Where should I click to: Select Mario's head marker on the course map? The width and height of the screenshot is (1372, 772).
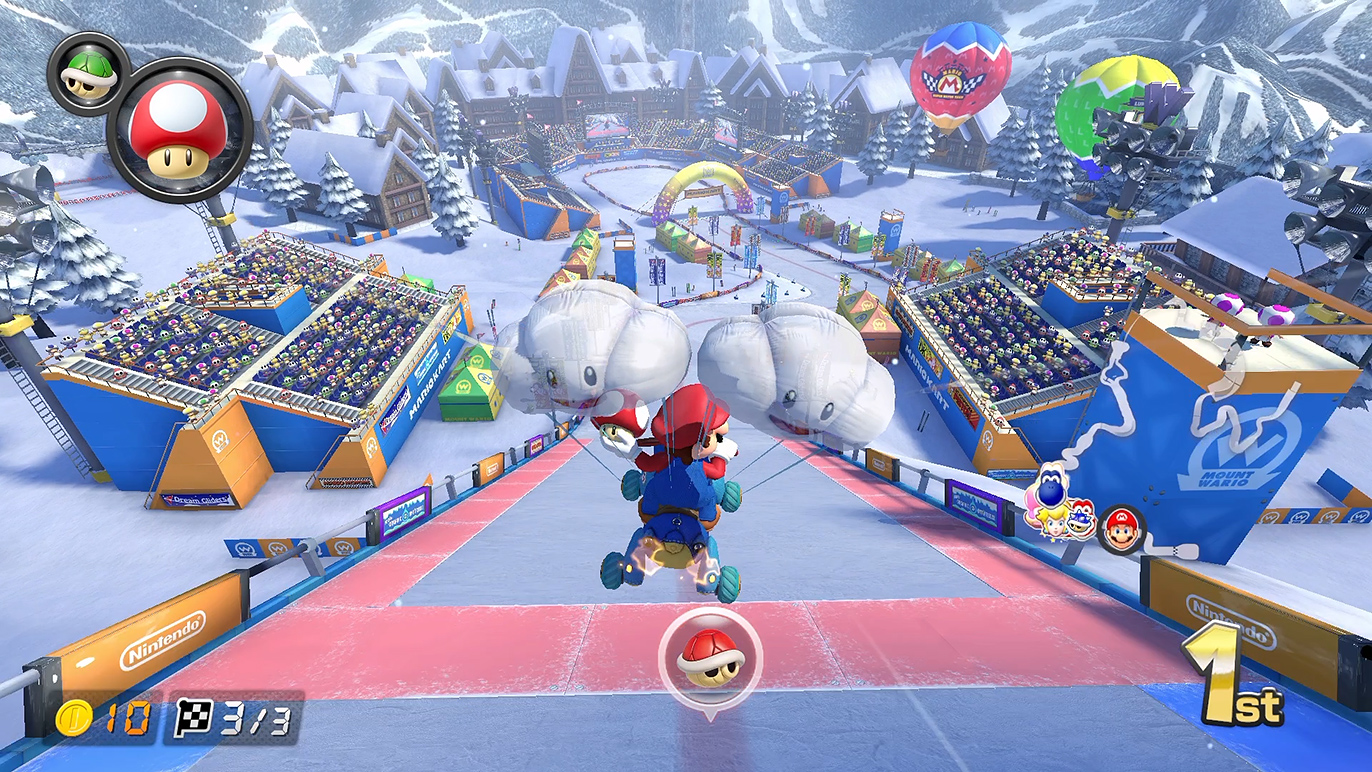[1120, 528]
